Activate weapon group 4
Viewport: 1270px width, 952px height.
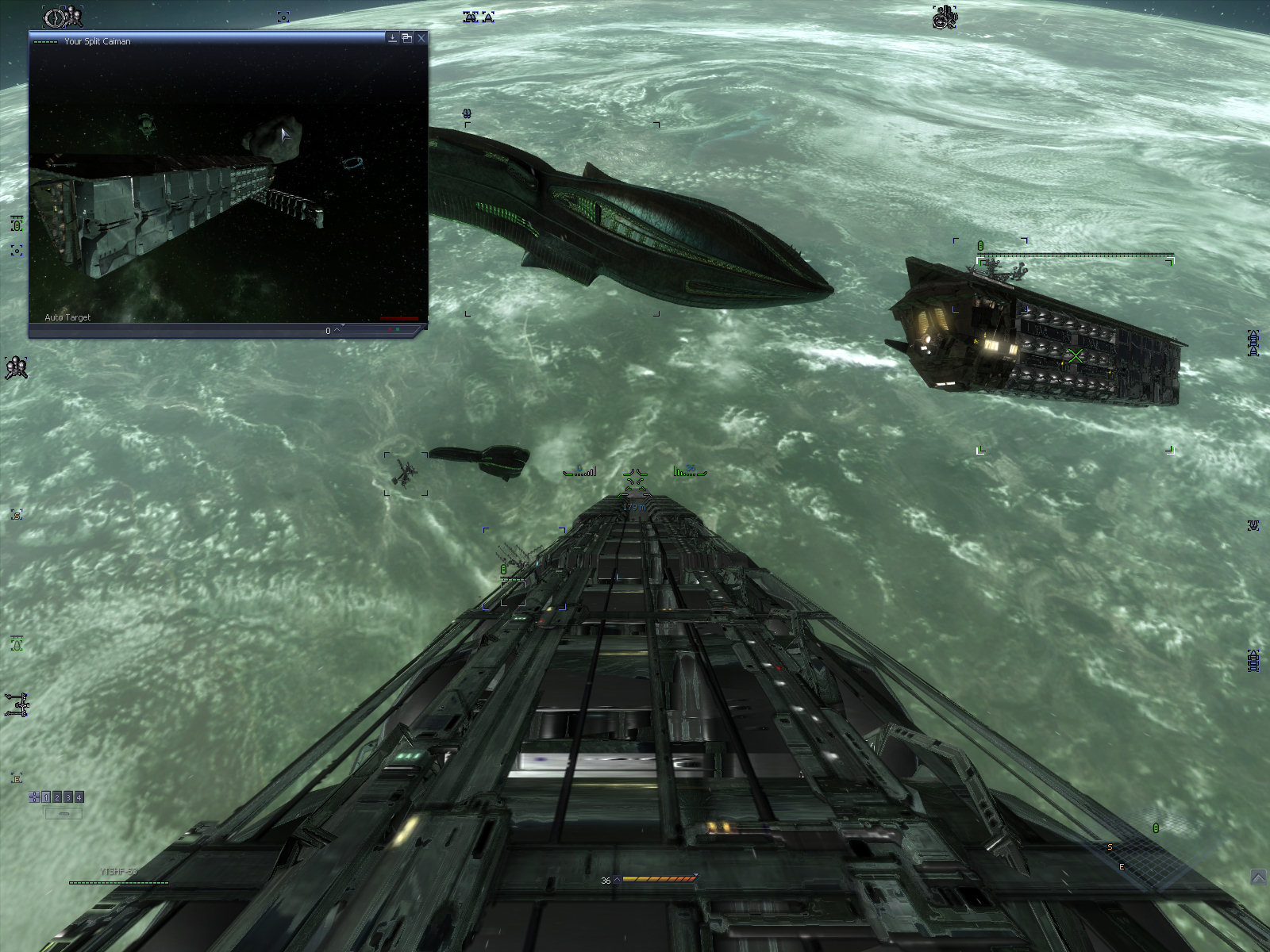click(x=79, y=797)
